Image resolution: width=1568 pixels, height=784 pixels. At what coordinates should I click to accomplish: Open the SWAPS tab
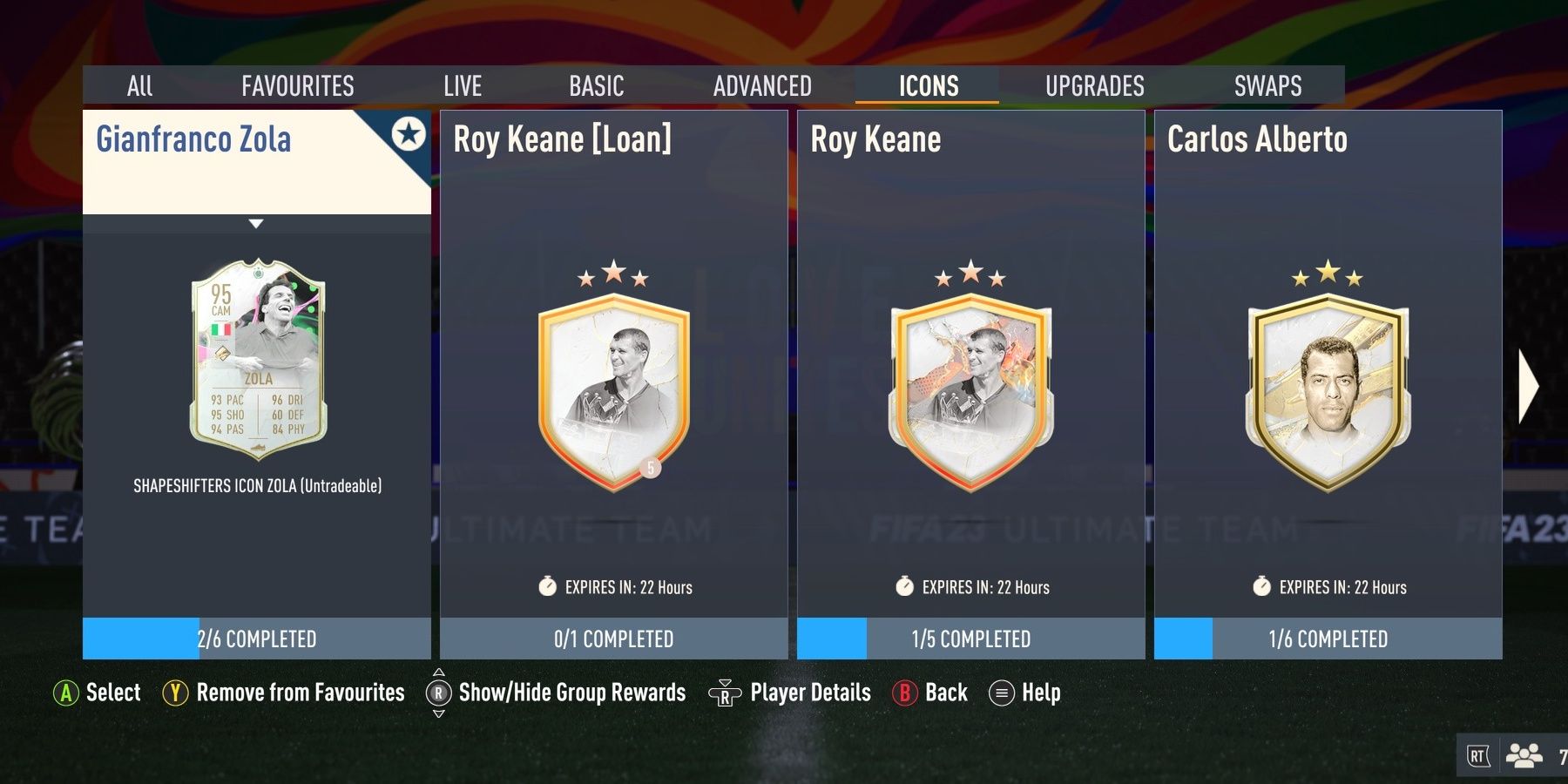tap(1267, 84)
